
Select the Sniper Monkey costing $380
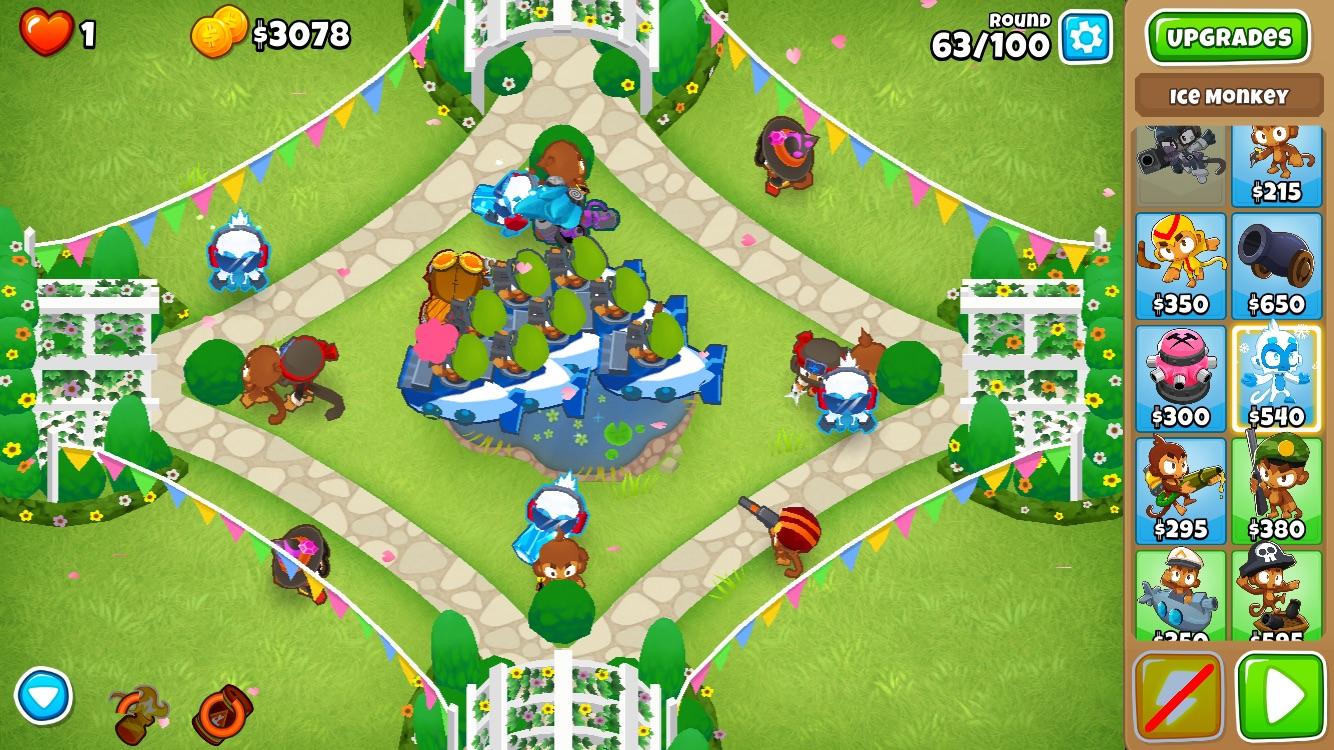1276,487
